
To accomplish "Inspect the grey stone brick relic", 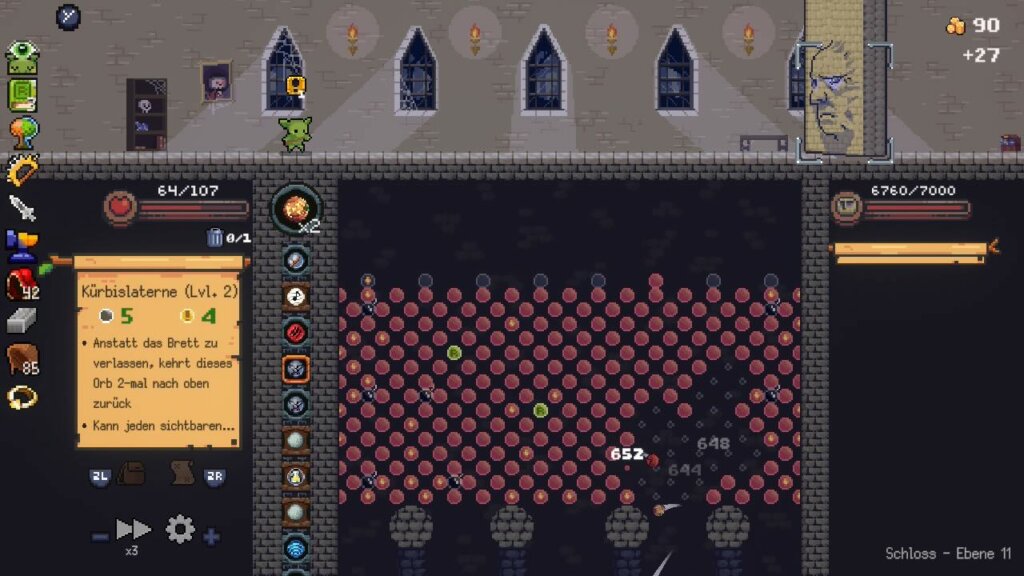I will (22, 321).
